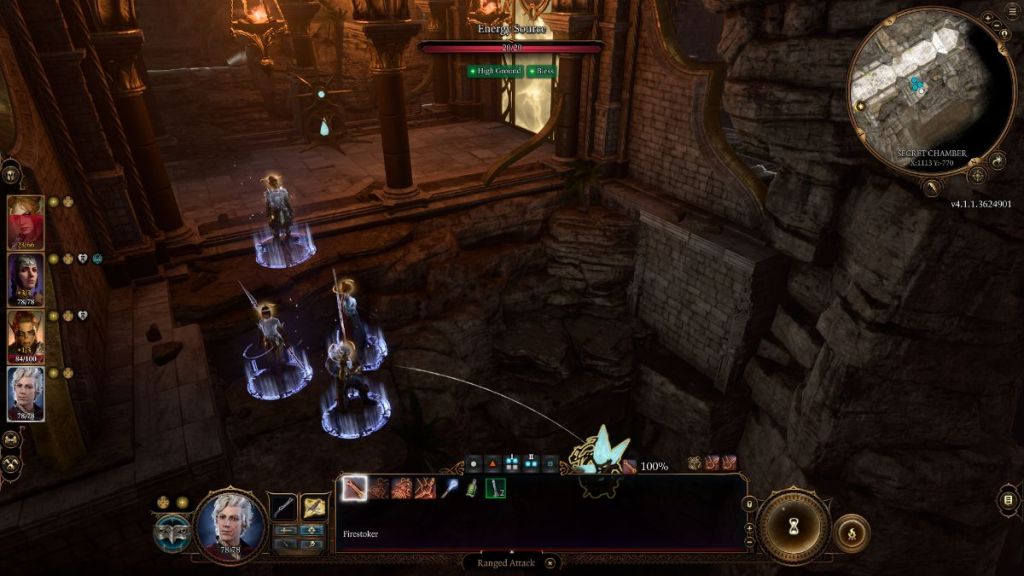Select the hooded purple companion portrait

(26, 279)
